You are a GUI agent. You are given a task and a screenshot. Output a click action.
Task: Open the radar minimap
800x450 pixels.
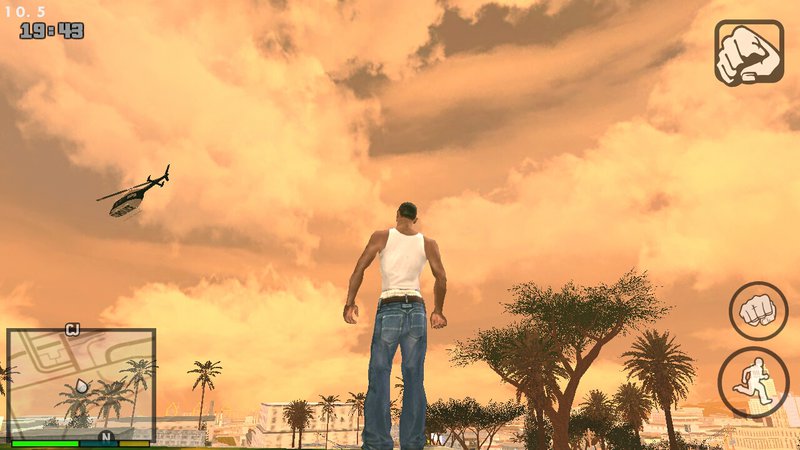81,384
